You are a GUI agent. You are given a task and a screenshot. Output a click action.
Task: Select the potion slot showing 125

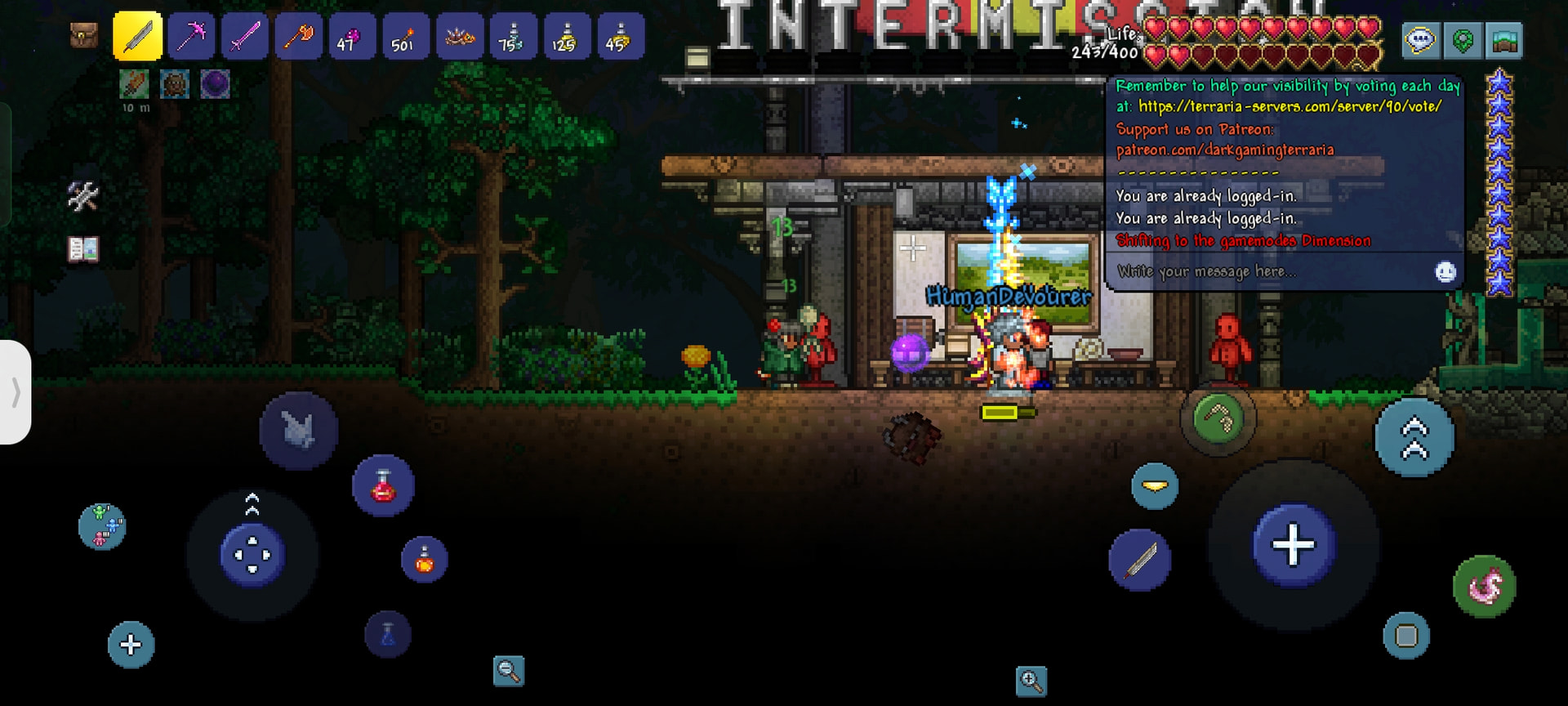tap(565, 37)
